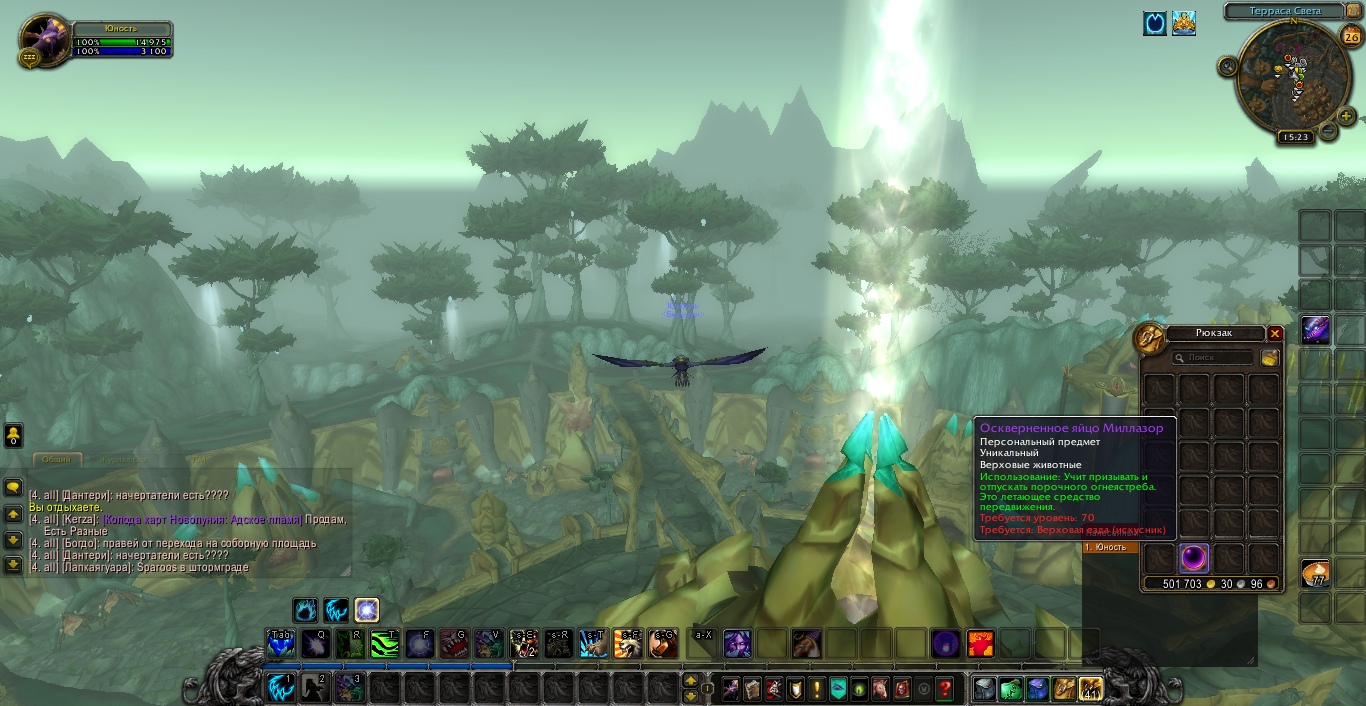Click the purple wand item in the side bar
The width and height of the screenshot is (1366, 706).
pyautogui.click(x=1315, y=330)
